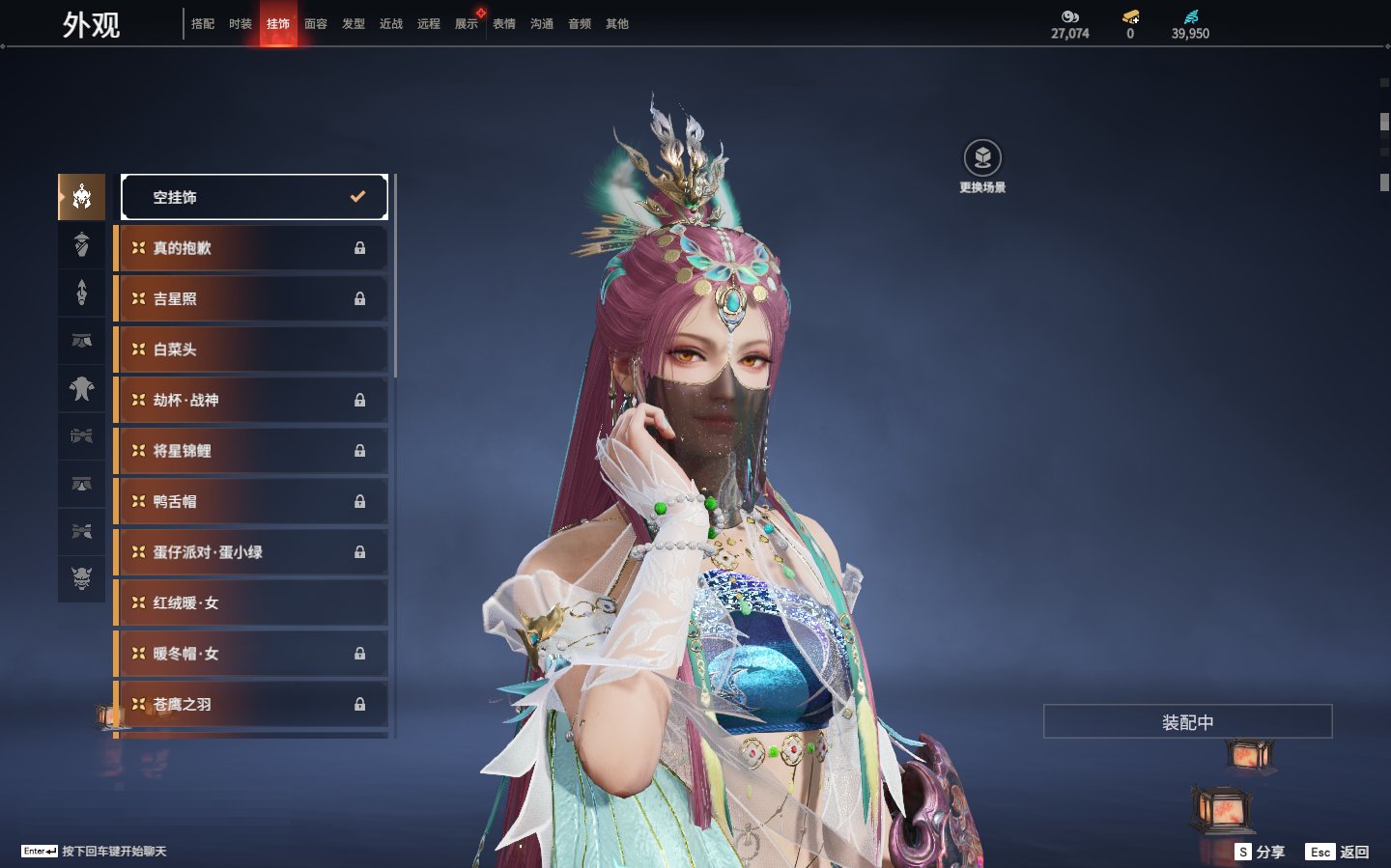Viewport: 1391px width, 868px height.
Task: Open the 搭配 tab
Action: pos(203,24)
